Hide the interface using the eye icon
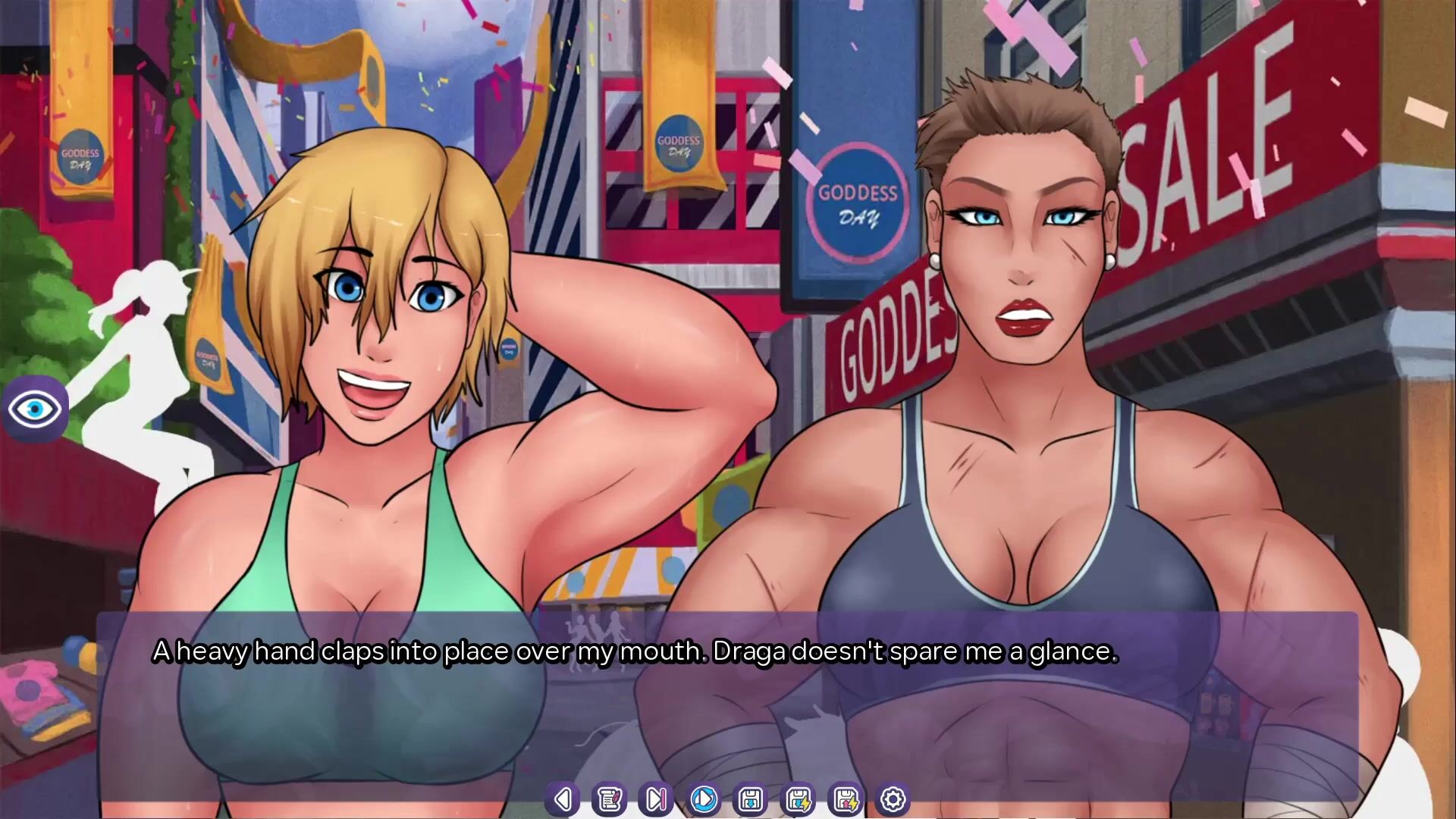 coord(35,409)
